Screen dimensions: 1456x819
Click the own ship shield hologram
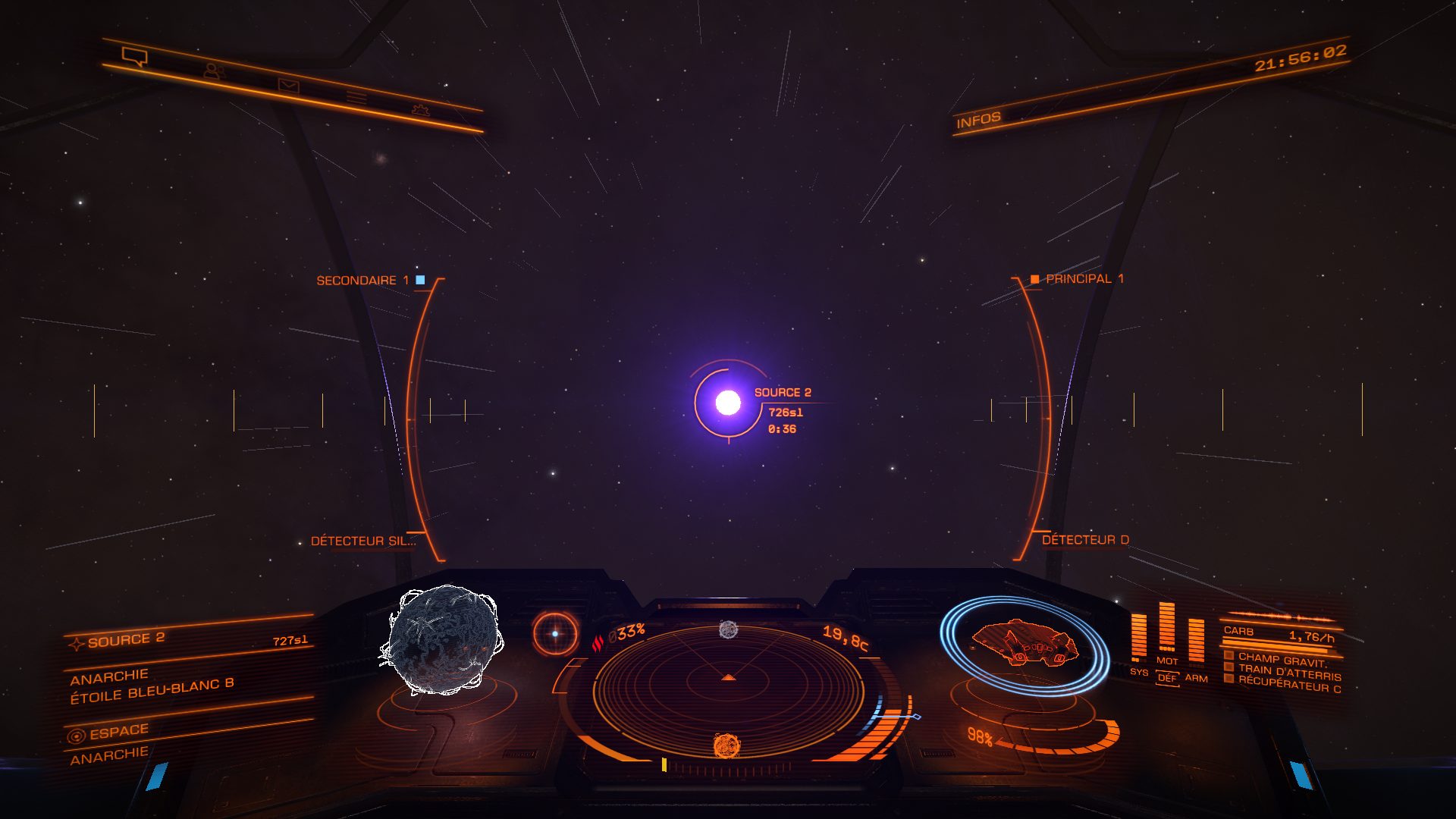[1025, 645]
